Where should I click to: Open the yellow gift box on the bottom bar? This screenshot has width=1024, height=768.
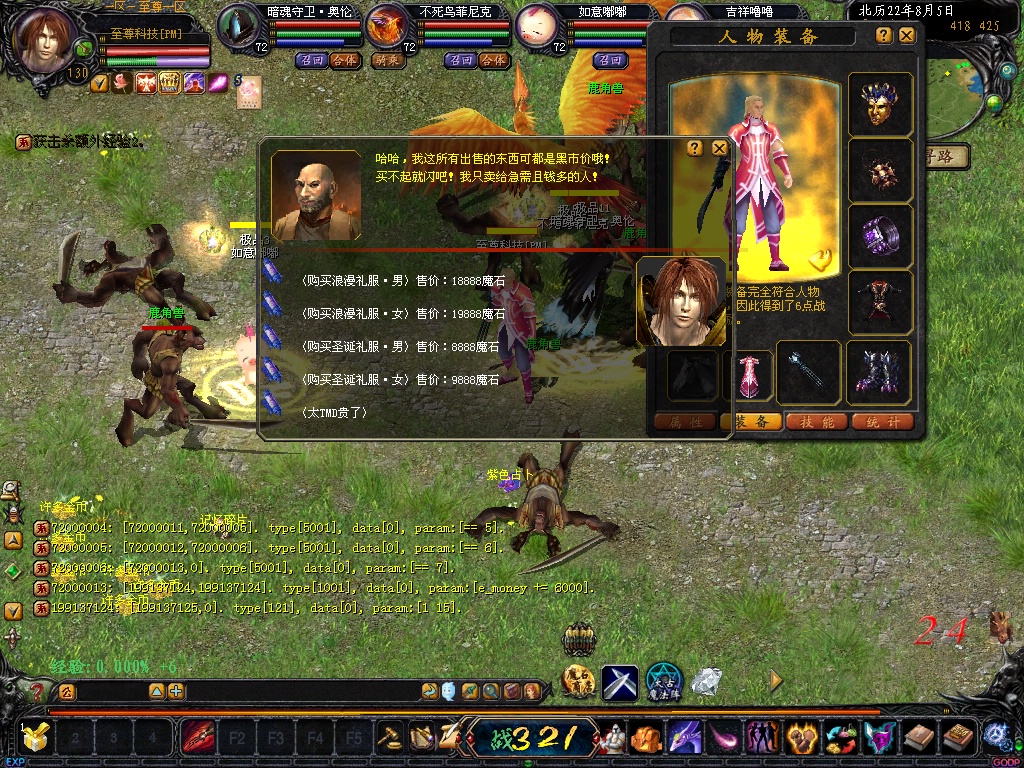tap(36, 738)
